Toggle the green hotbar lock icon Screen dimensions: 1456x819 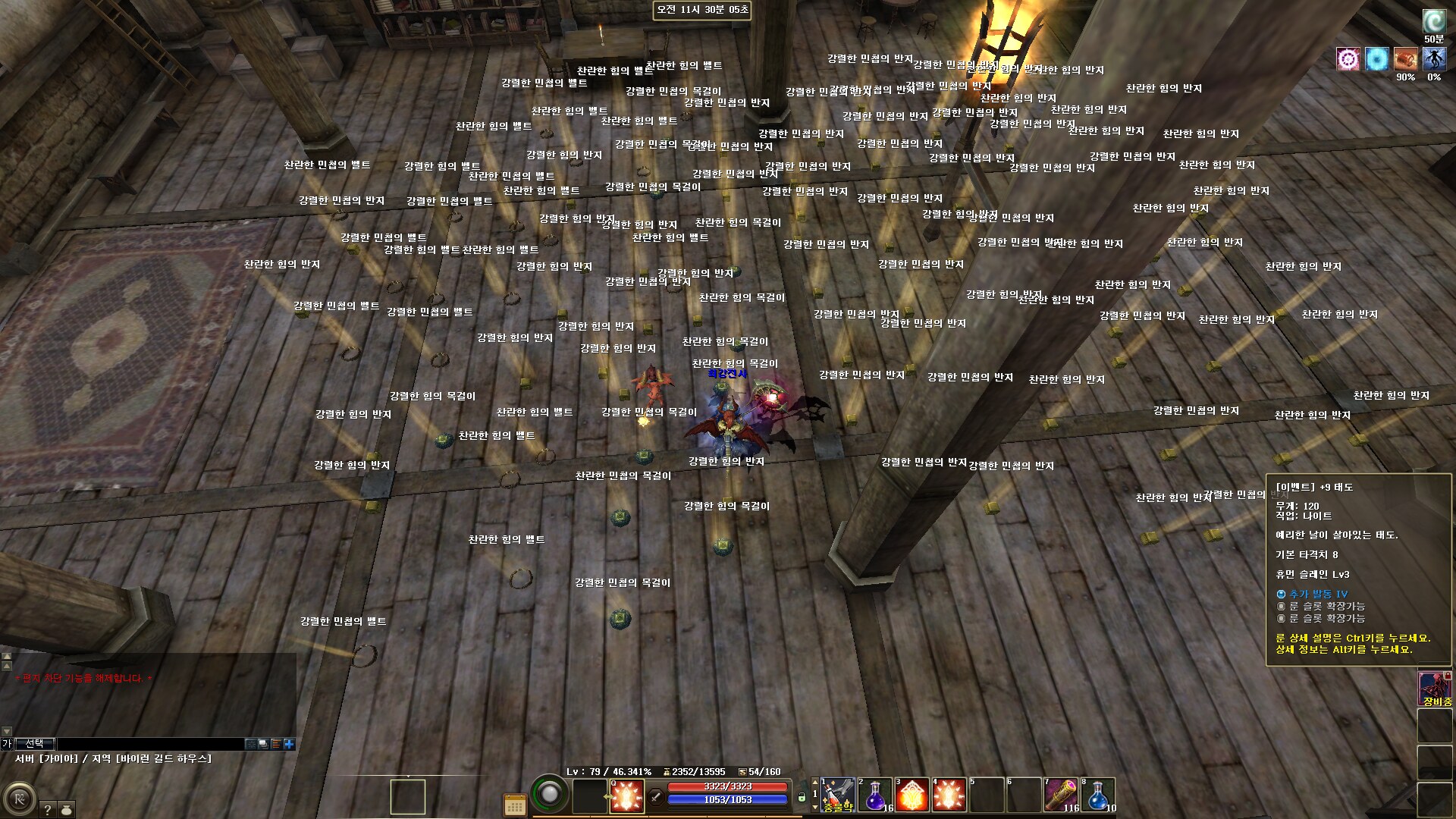point(802,798)
